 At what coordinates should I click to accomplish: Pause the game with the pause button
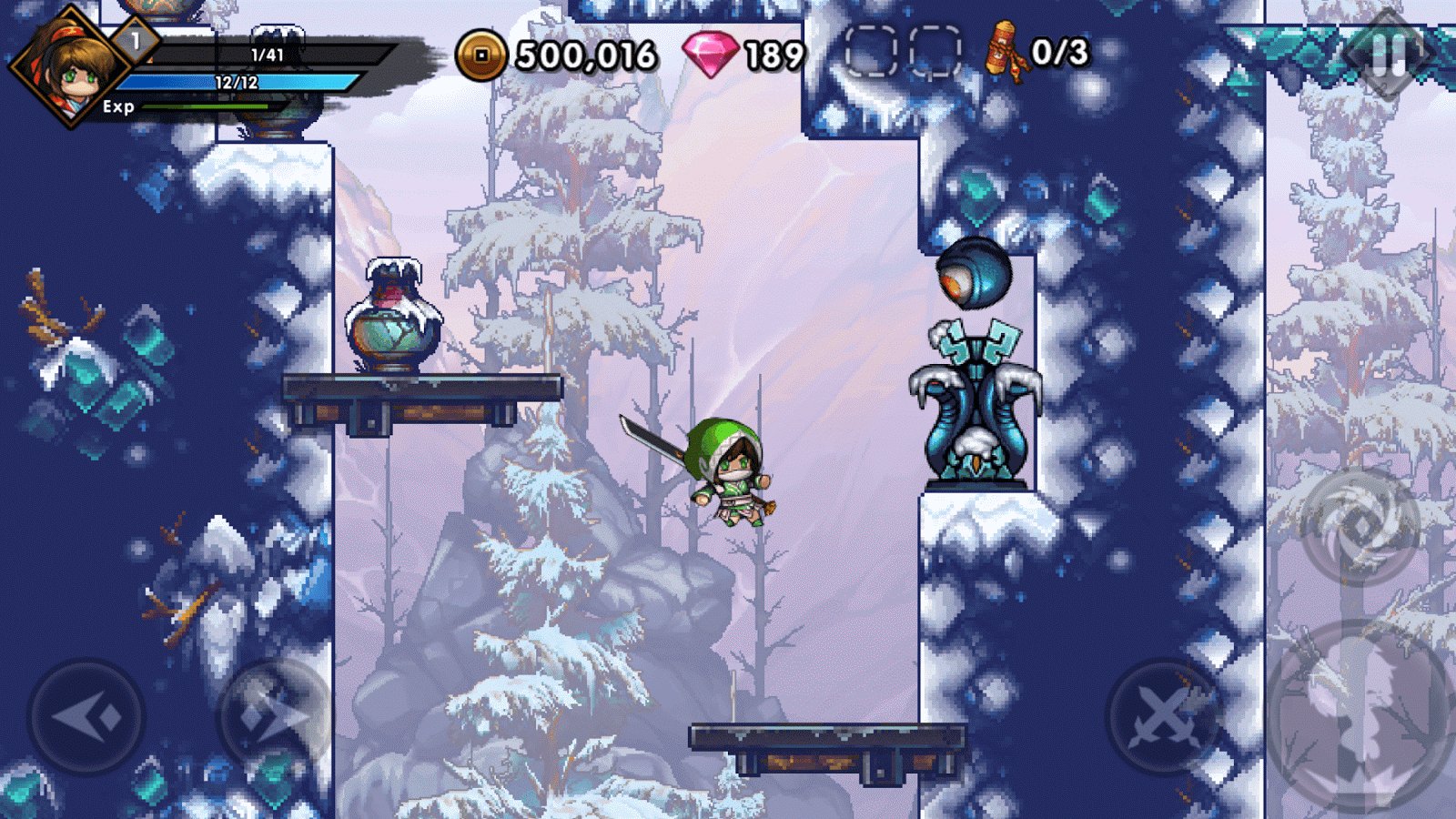[1388, 55]
